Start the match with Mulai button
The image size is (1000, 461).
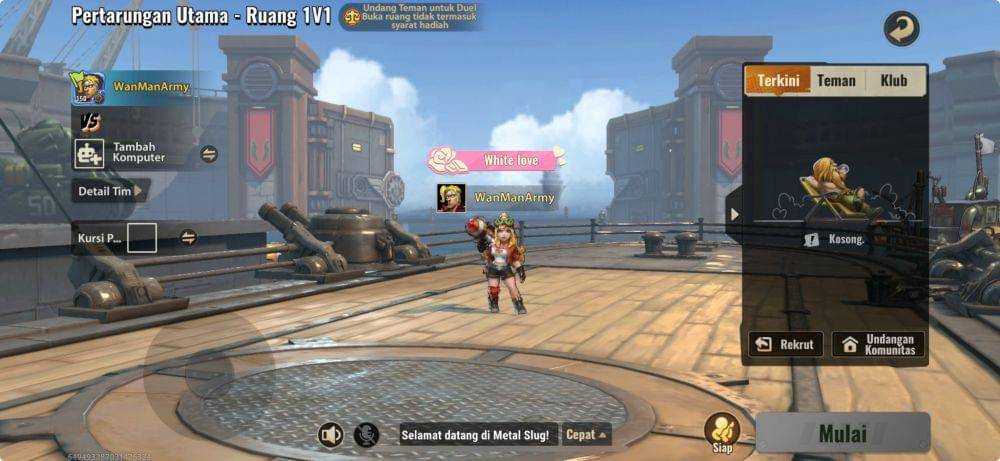pos(842,433)
